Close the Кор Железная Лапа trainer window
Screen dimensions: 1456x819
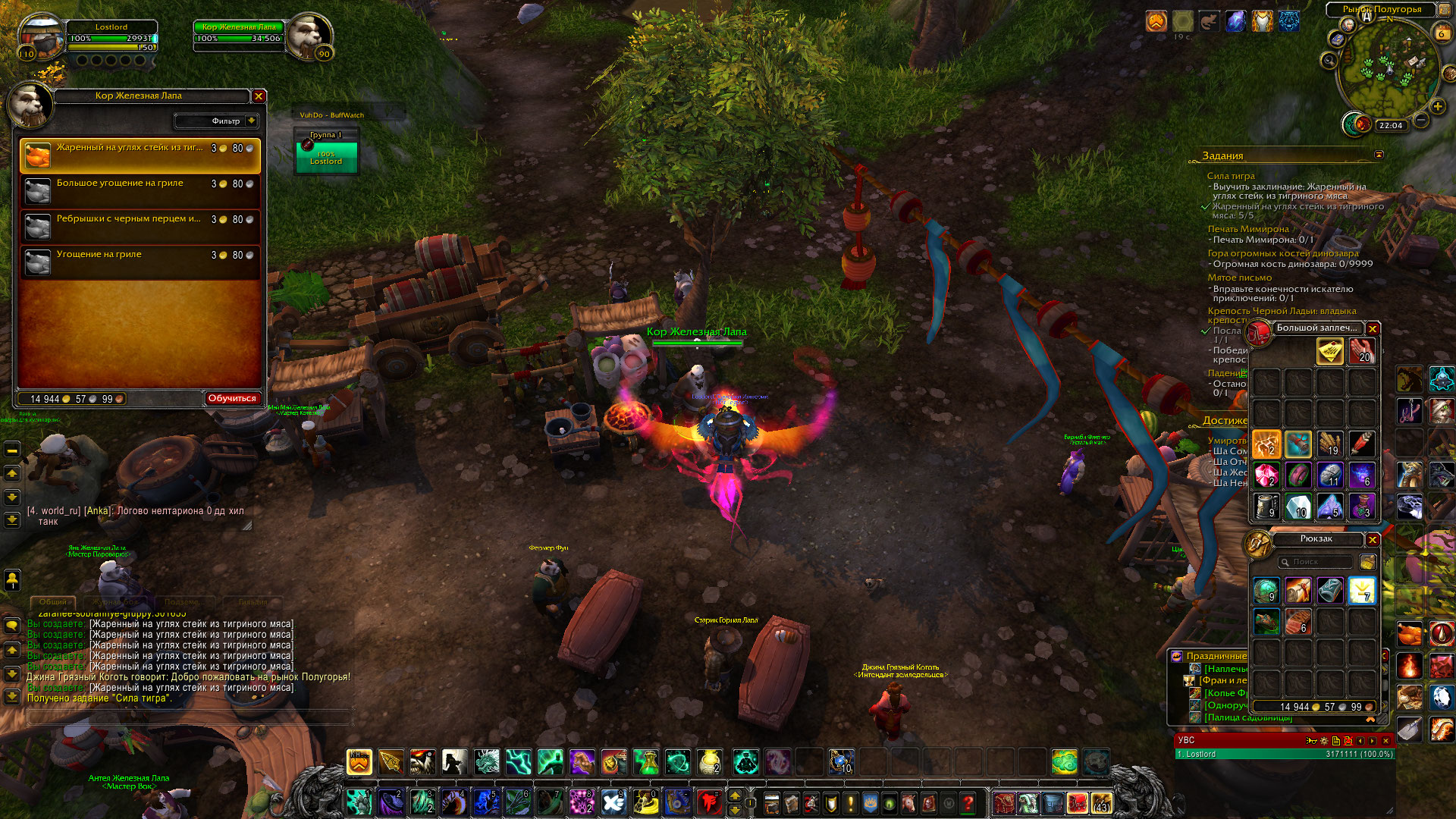259,96
